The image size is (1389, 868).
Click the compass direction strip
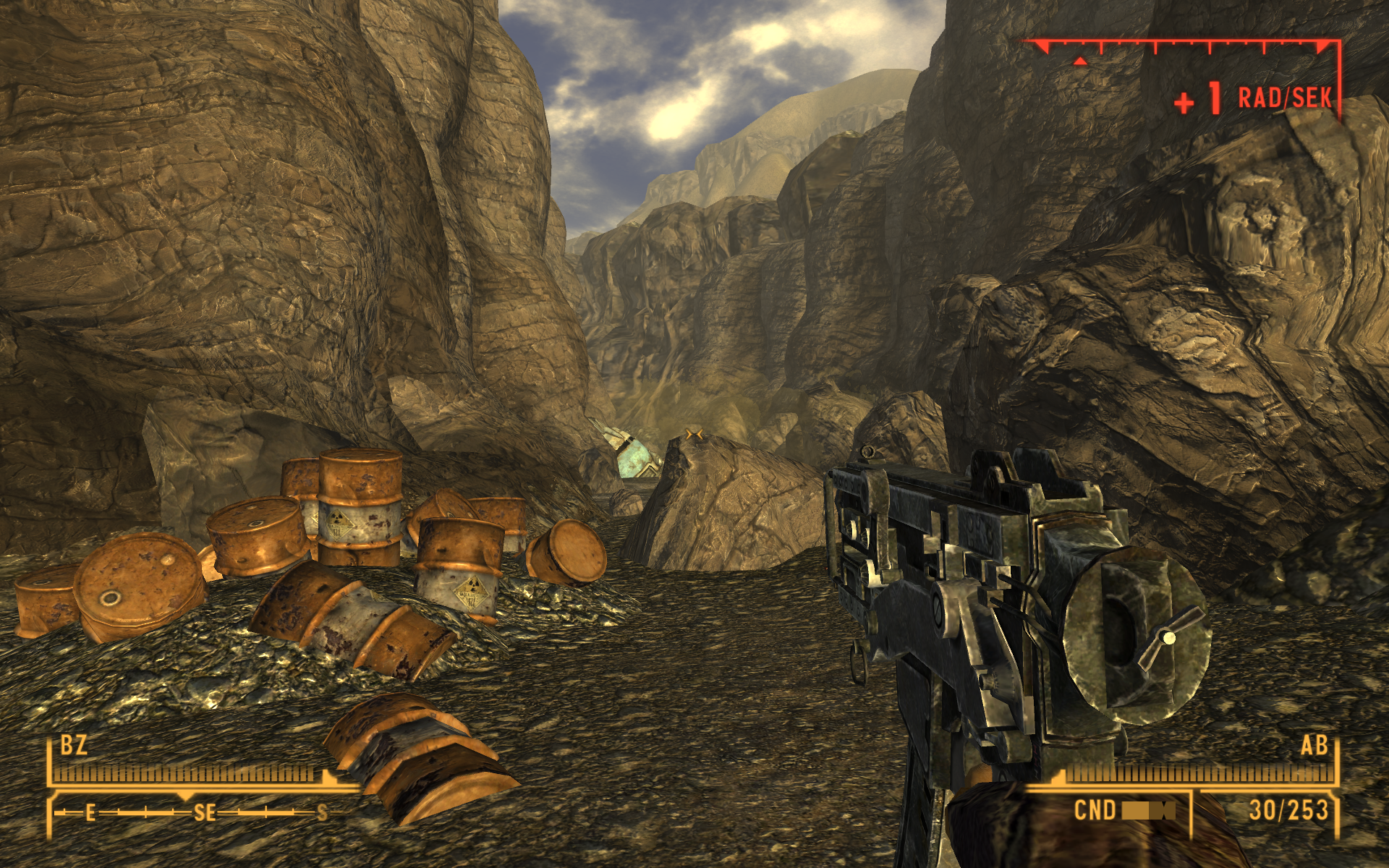(x=195, y=812)
